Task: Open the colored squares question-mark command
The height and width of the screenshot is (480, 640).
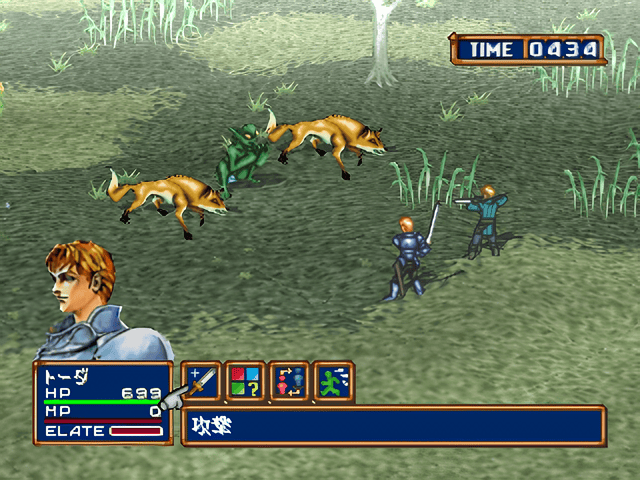Action: pyautogui.click(x=245, y=381)
